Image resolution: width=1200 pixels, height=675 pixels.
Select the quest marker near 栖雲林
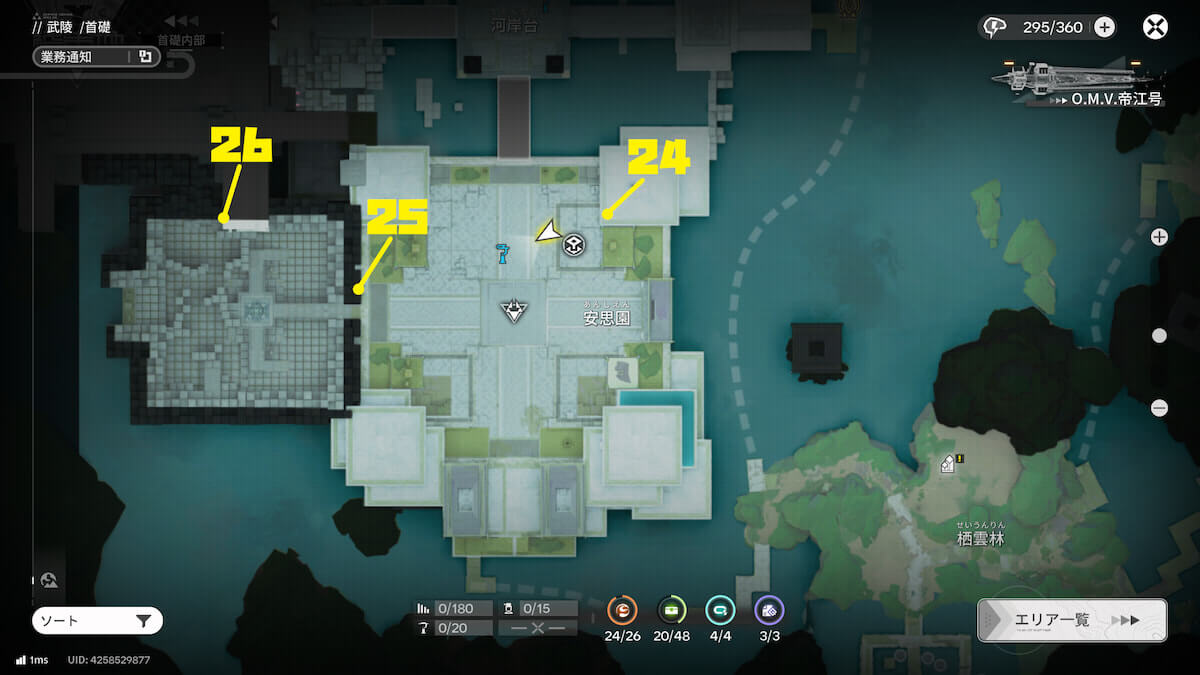949,463
